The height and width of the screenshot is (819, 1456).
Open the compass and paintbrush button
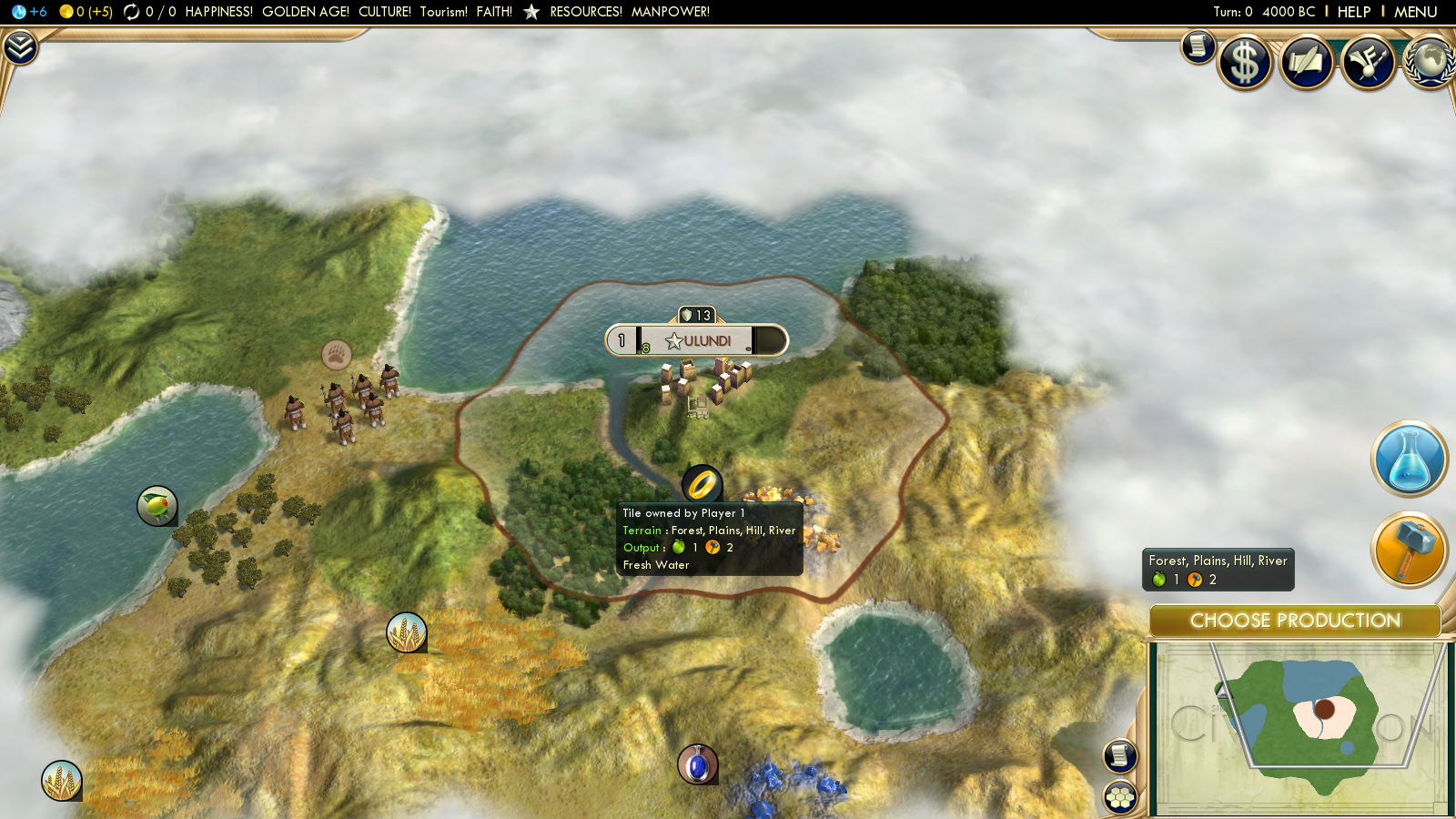(1368, 63)
